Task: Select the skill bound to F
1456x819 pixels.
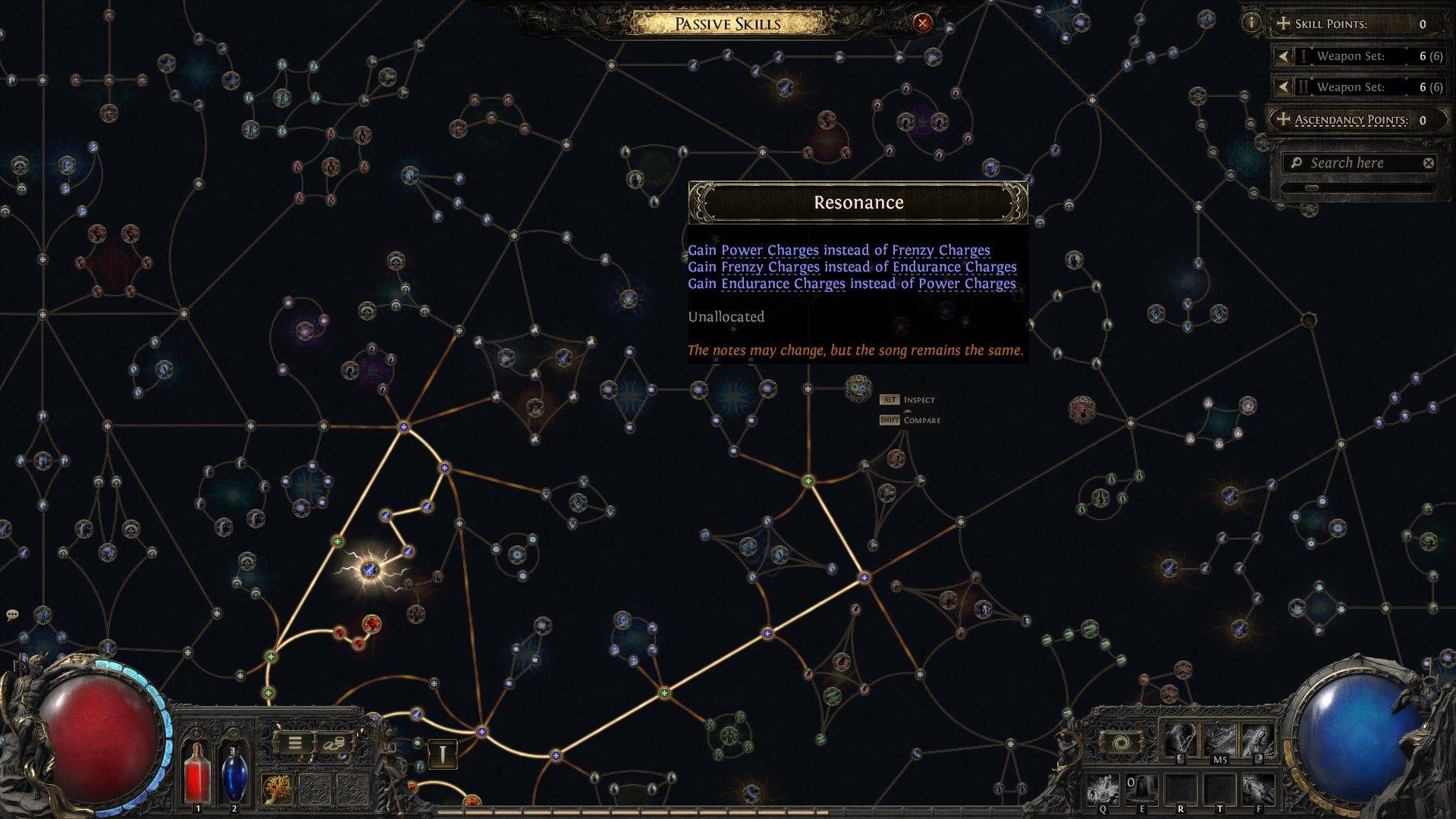Action: [1257, 789]
